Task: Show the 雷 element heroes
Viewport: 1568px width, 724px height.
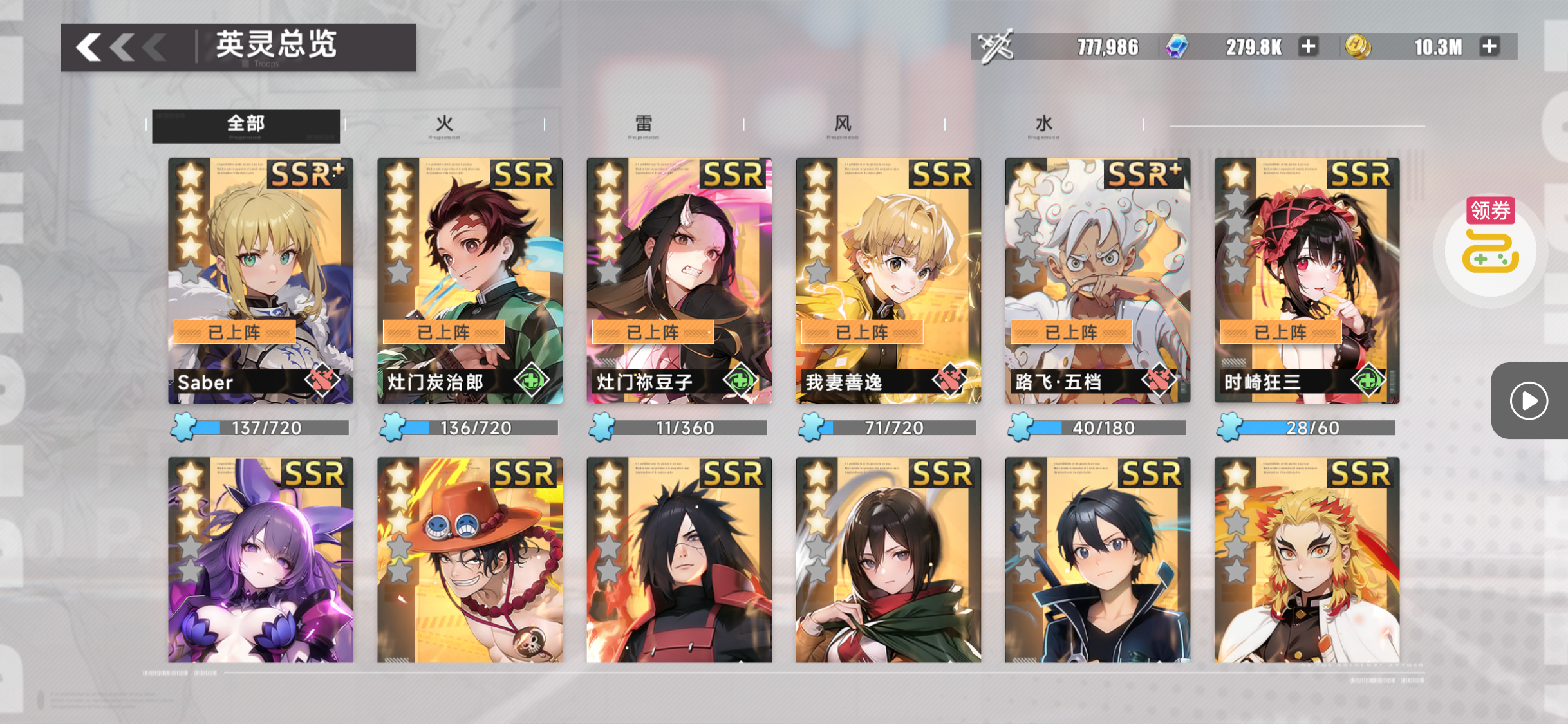Action: click(644, 125)
